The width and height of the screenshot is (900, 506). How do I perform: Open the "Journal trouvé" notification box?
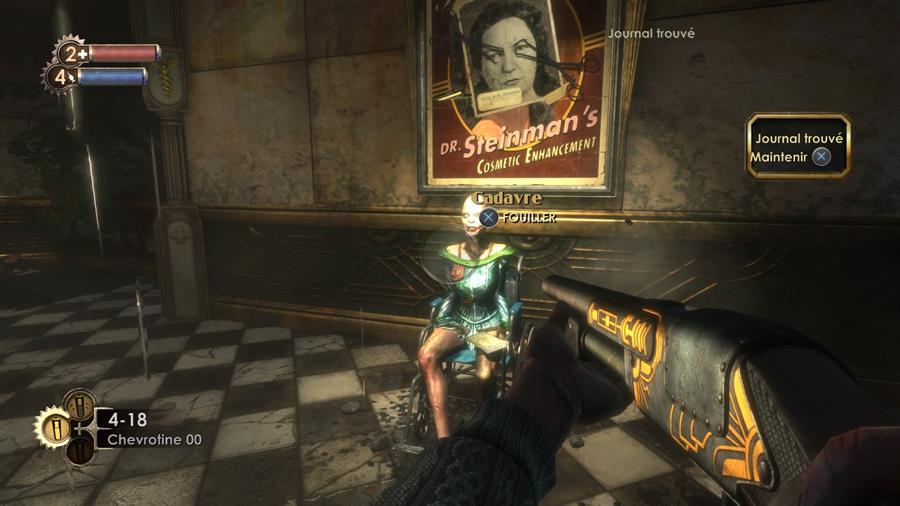click(x=798, y=146)
